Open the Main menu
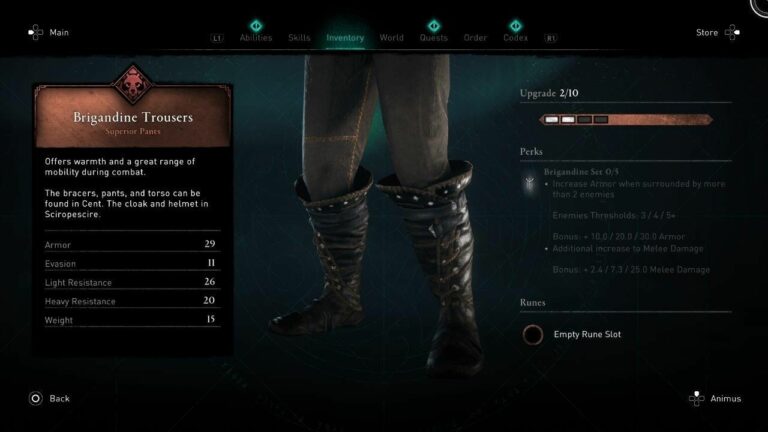This screenshot has width=768, height=432. click(48, 32)
